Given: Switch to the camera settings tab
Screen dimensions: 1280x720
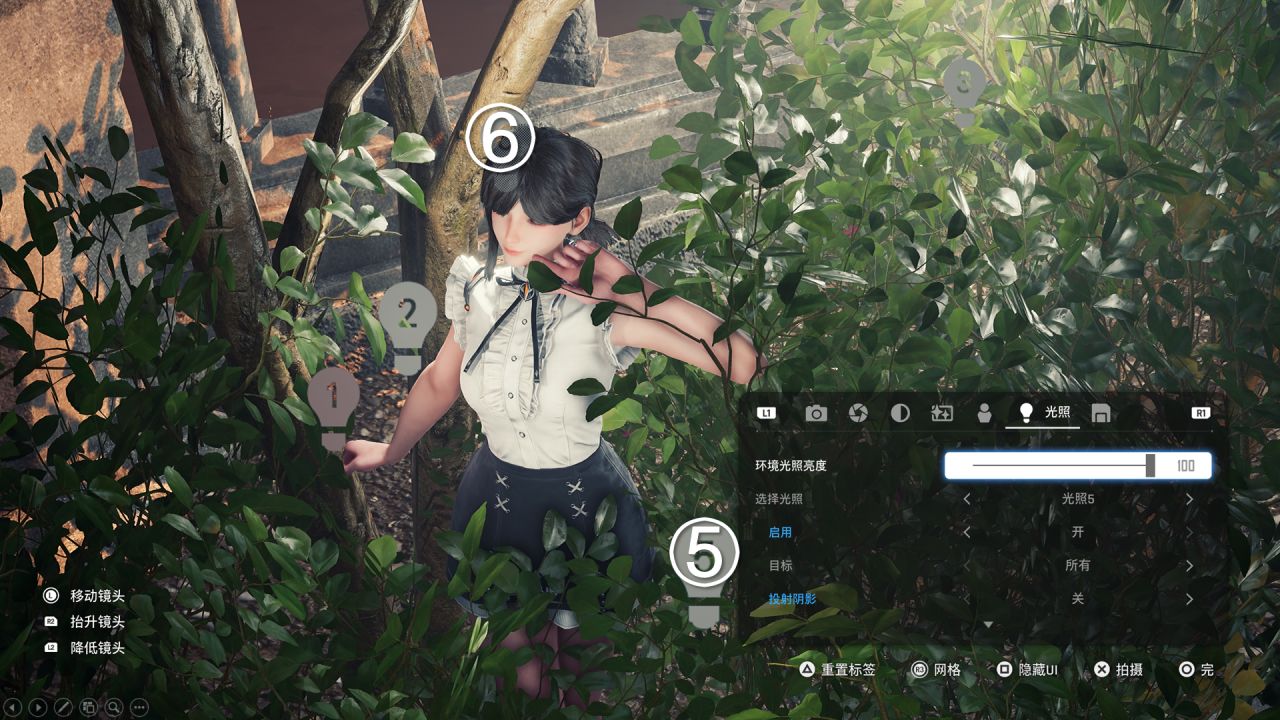Looking at the screenshot, I should coord(816,413).
